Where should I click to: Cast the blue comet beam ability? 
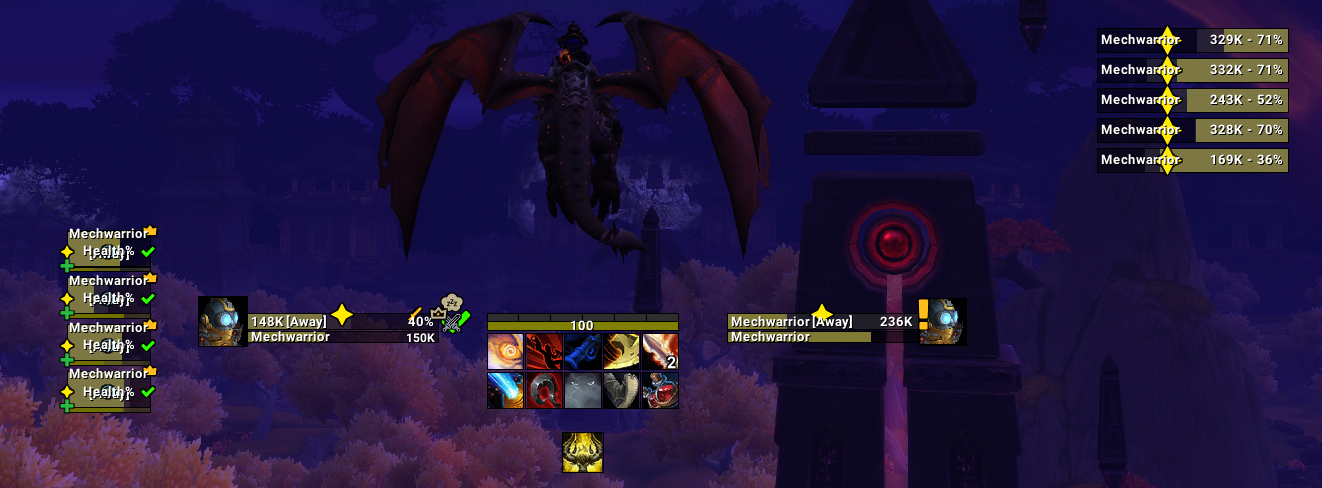point(506,390)
